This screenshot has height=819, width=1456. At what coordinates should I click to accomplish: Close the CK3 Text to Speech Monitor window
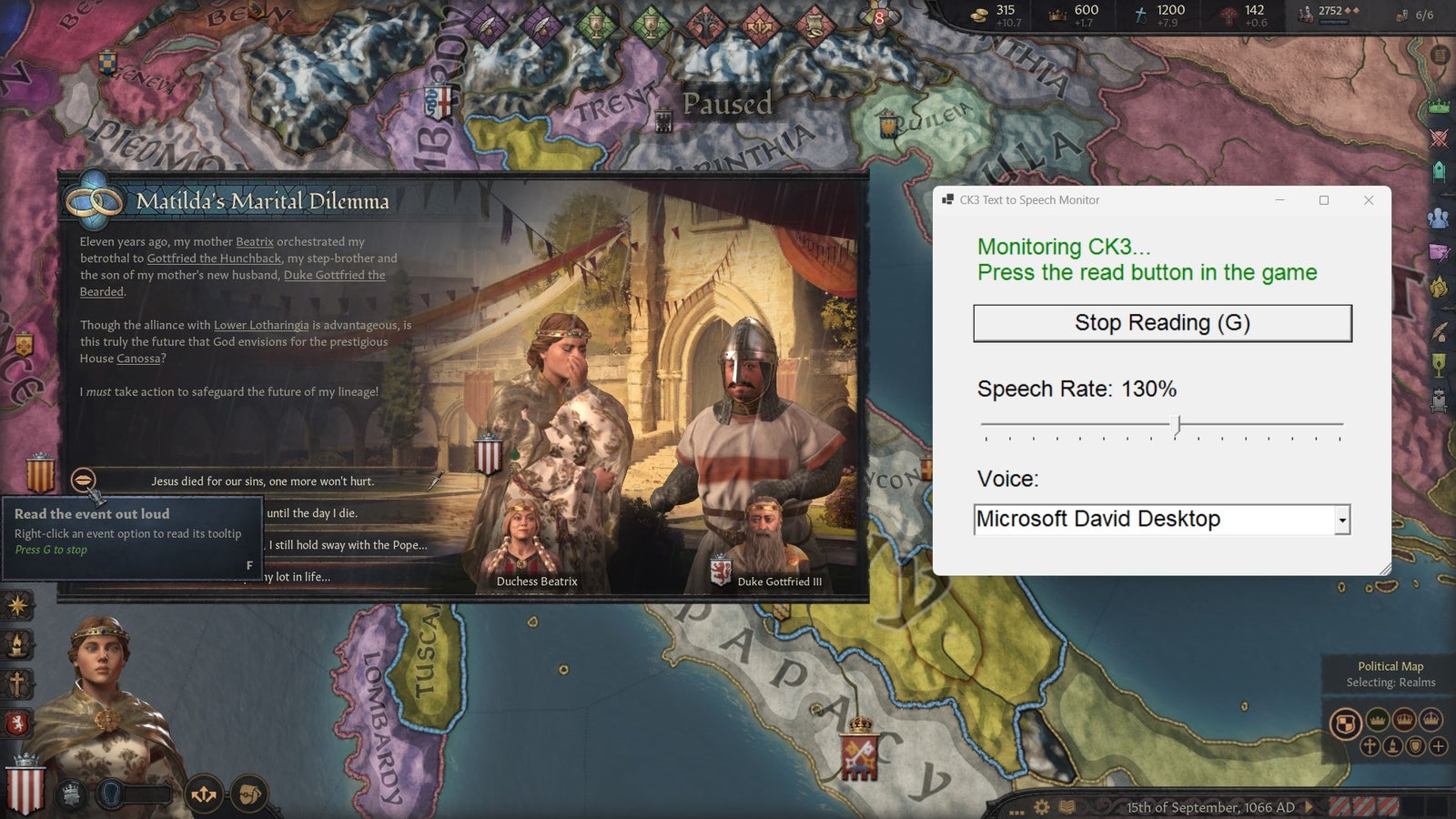coord(1368,200)
